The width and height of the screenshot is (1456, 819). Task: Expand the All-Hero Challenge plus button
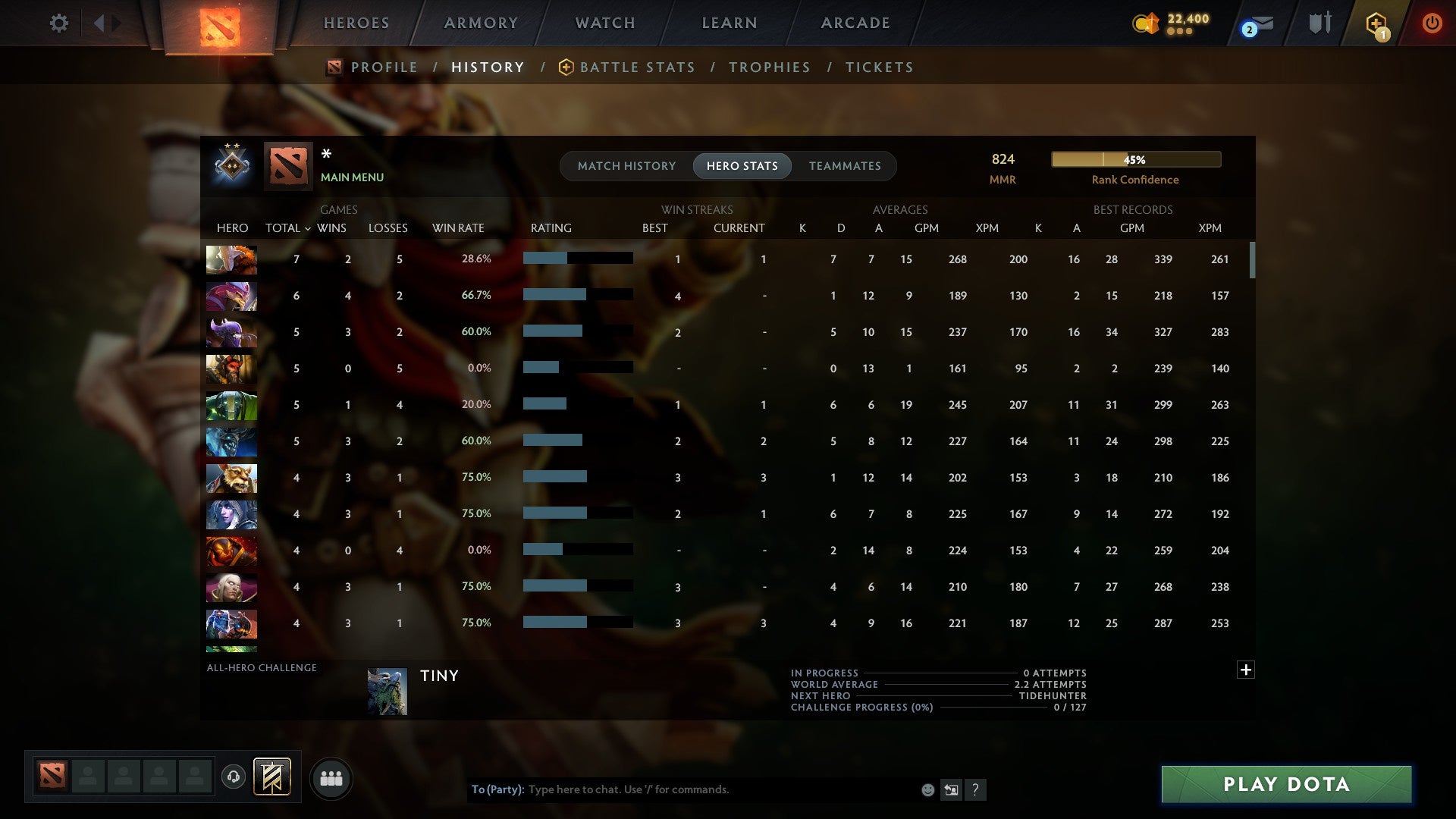[x=1245, y=670]
